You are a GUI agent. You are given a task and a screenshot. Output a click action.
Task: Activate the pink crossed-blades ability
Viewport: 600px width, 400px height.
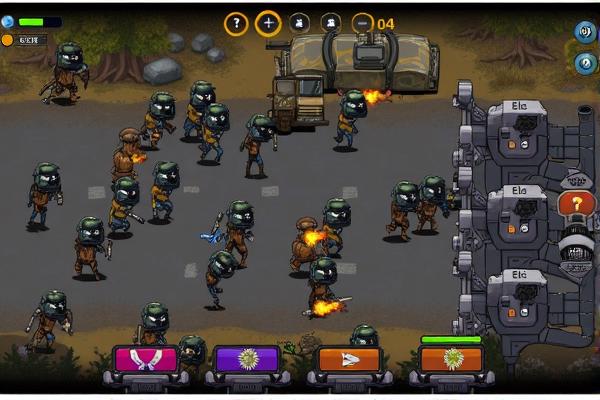146,359
